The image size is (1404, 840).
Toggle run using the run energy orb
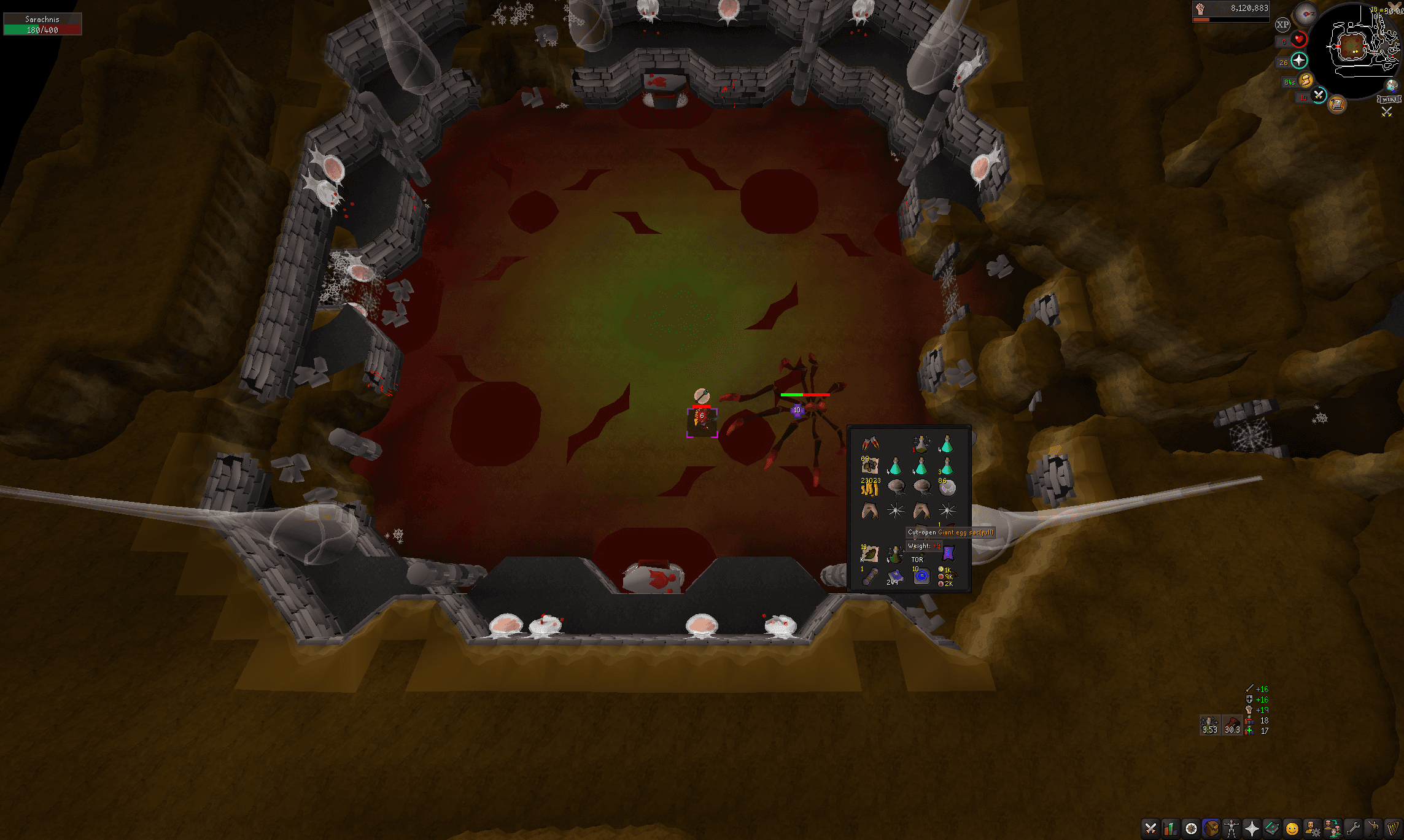point(1305,81)
